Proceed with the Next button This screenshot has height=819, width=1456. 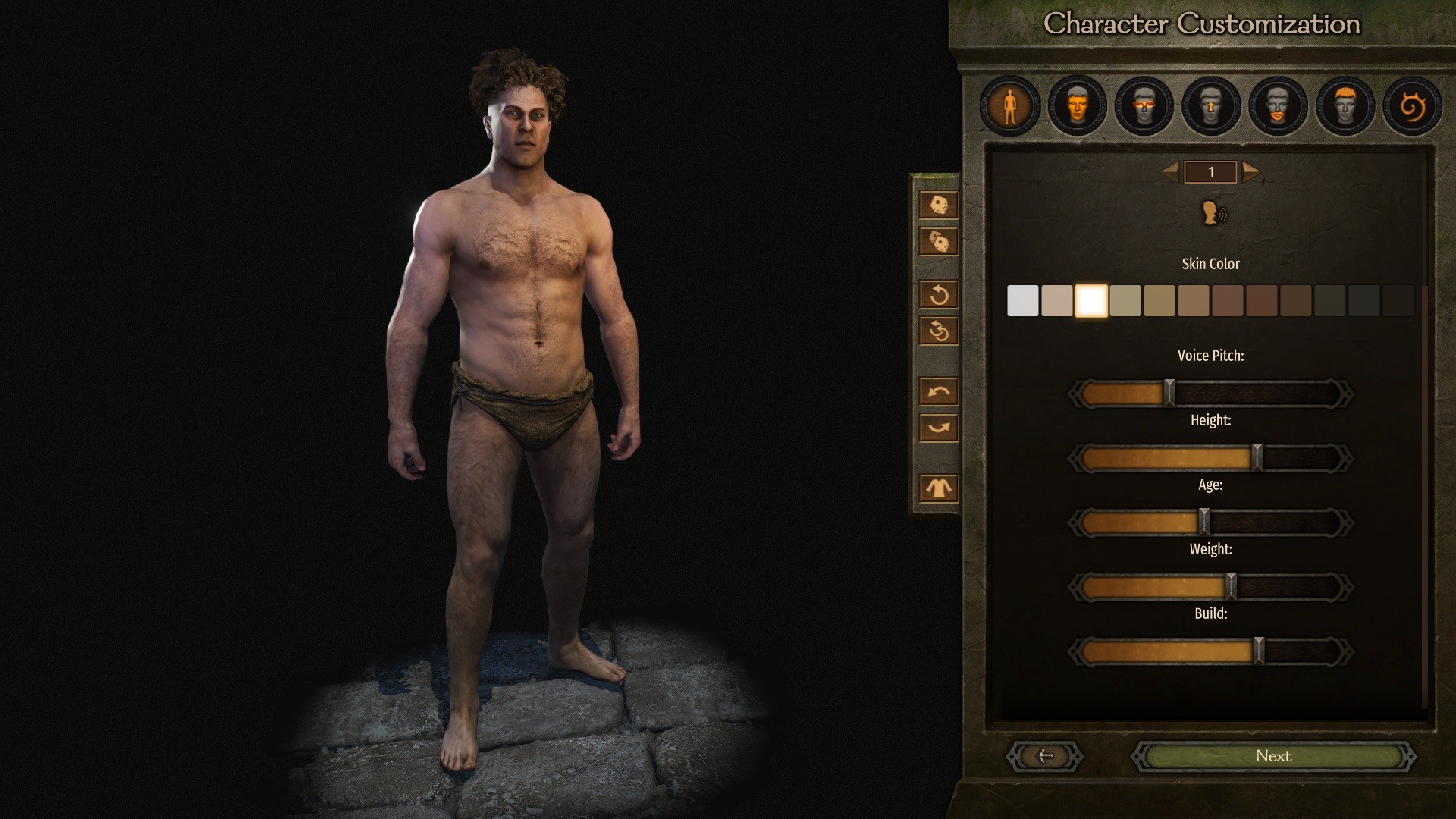pos(1273,756)
